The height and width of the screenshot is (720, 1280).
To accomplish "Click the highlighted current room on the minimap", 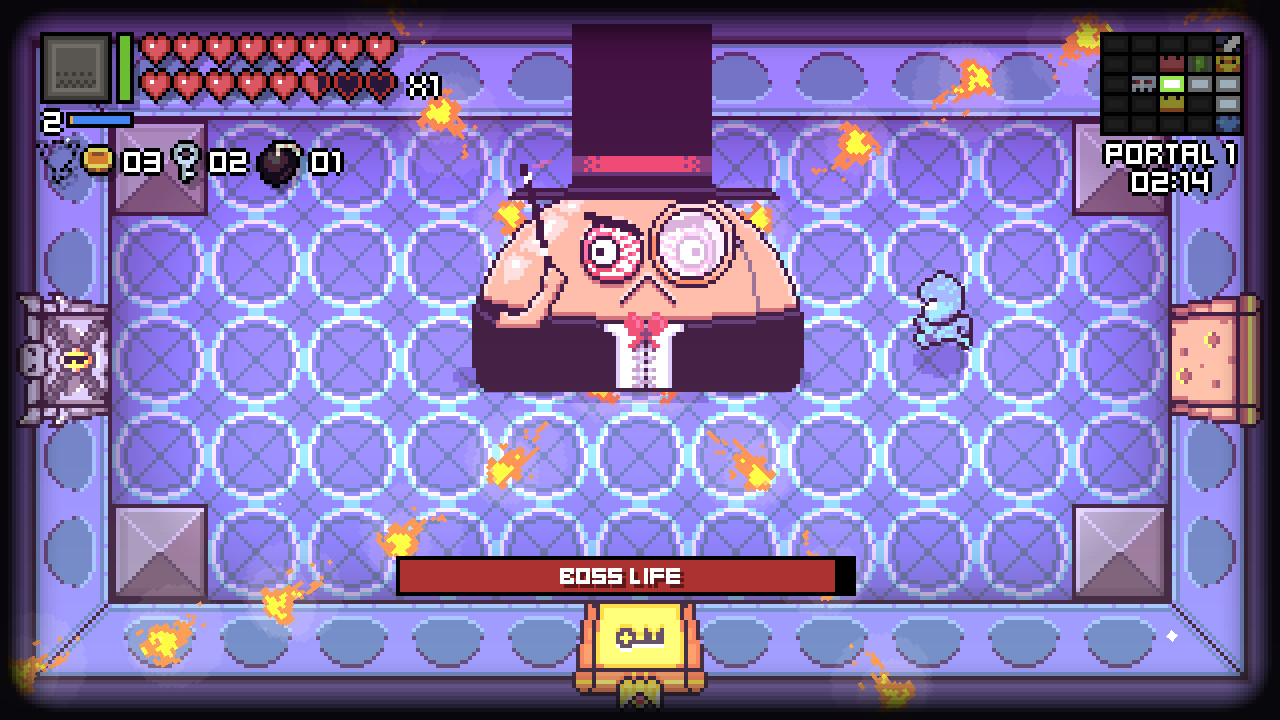I will [1171, 84].
